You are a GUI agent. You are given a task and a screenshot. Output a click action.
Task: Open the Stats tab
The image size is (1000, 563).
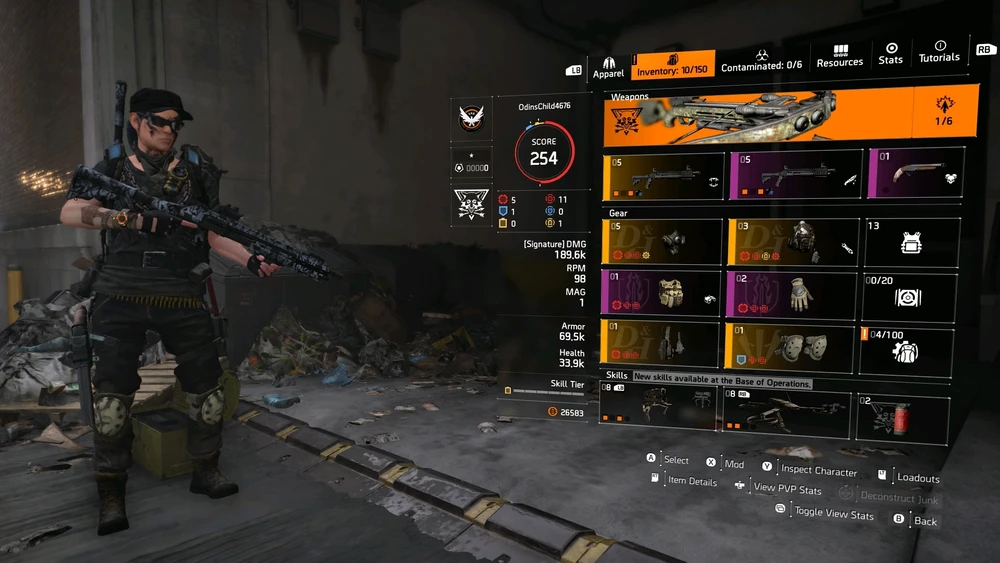click(890, 54)
